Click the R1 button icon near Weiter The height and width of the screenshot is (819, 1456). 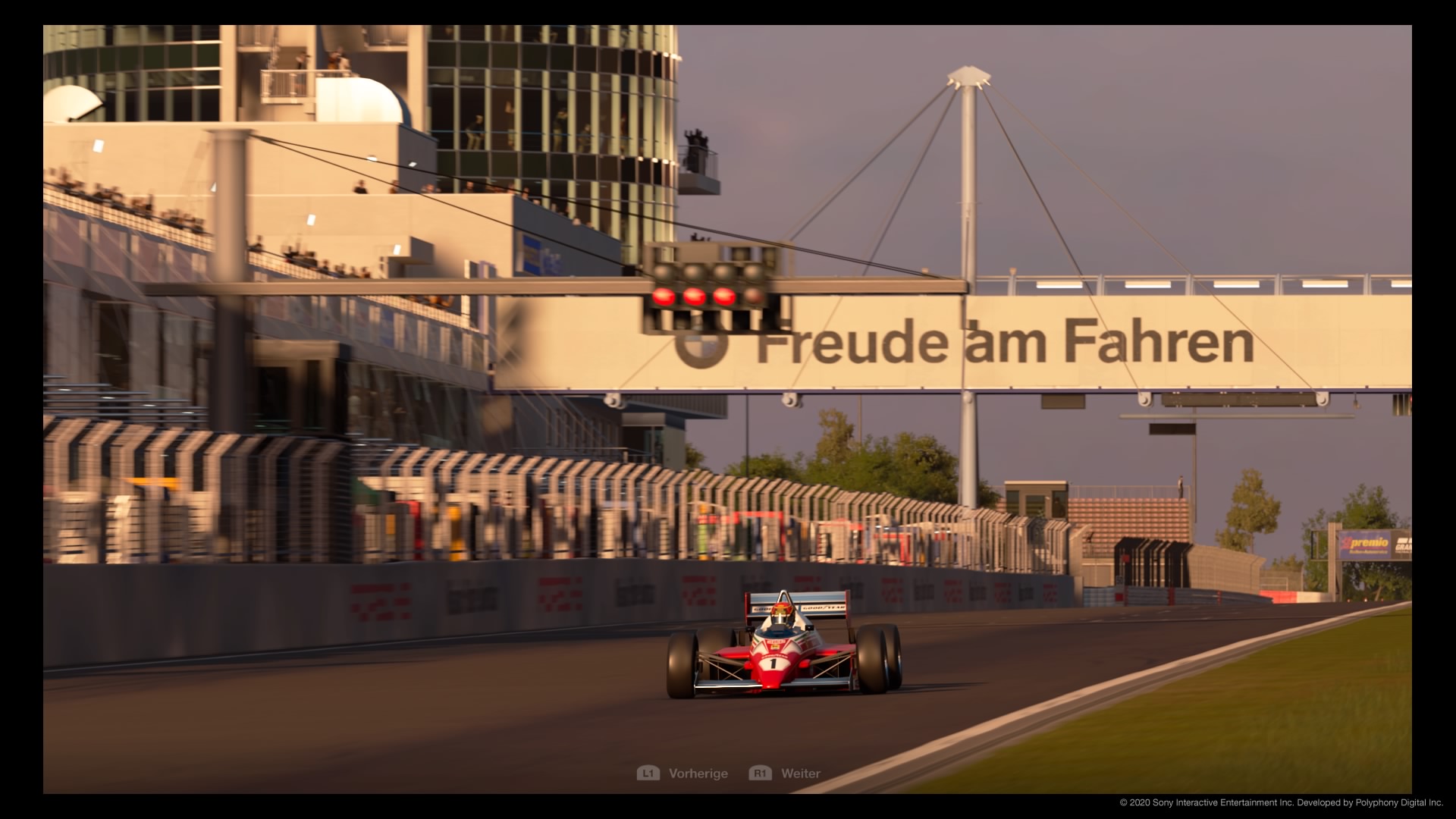pos(761,773)
